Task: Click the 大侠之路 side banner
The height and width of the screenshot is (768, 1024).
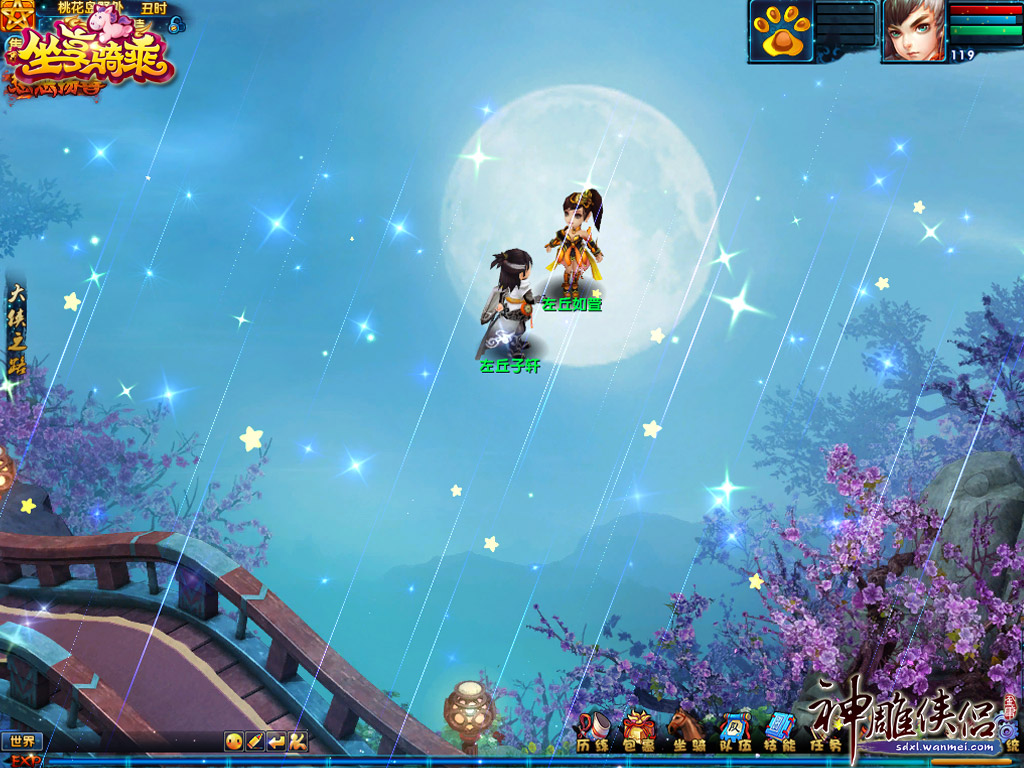Action: click(x=16, y=330)
